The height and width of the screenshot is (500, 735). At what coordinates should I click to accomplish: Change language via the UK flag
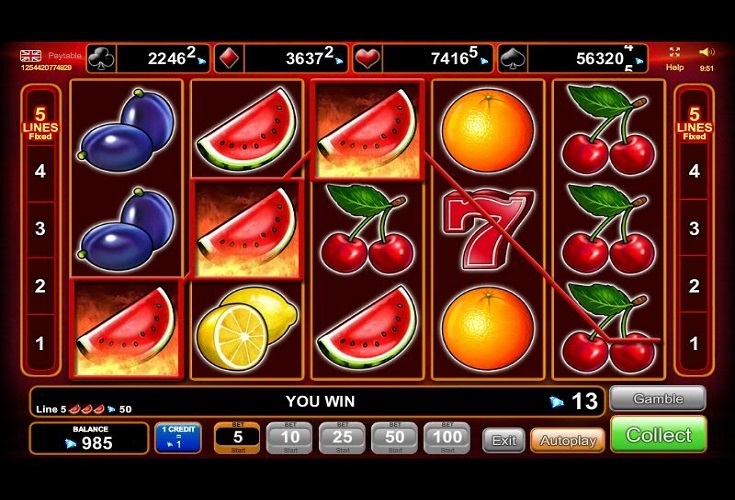click(x=30, y=56)
